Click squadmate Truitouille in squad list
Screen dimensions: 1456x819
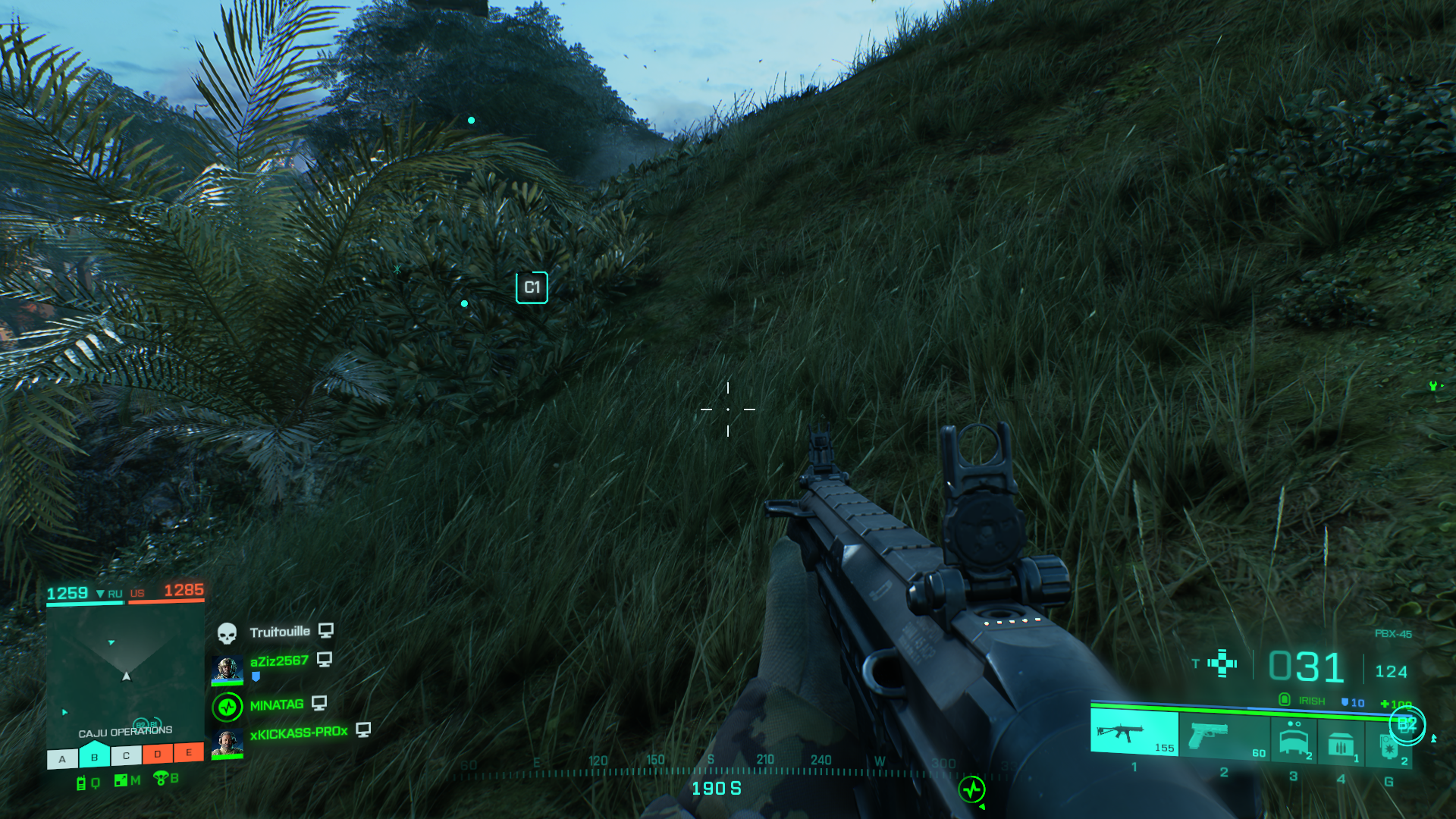pyautogui.click(x=279, y=632)
